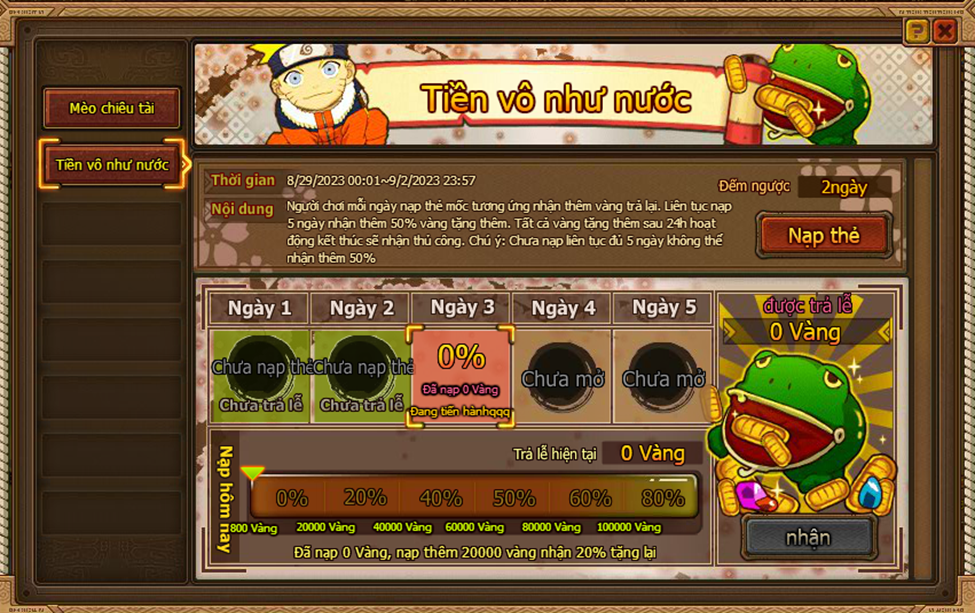The height and width of the screenshot is (613, 975).
Task: Click the locked Ngày 5 tile
Action: click(663, 376)
